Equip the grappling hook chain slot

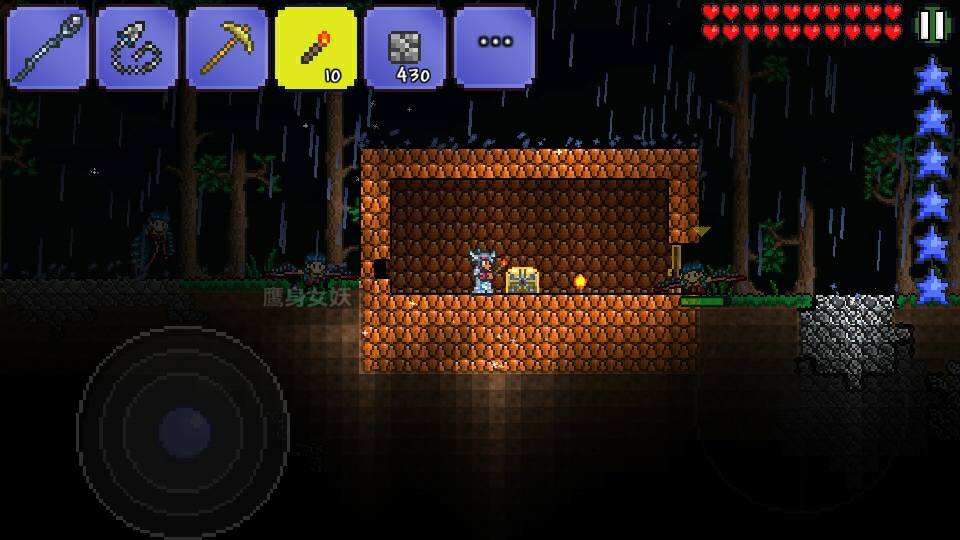pyautogui.click(x=137, y=47)
